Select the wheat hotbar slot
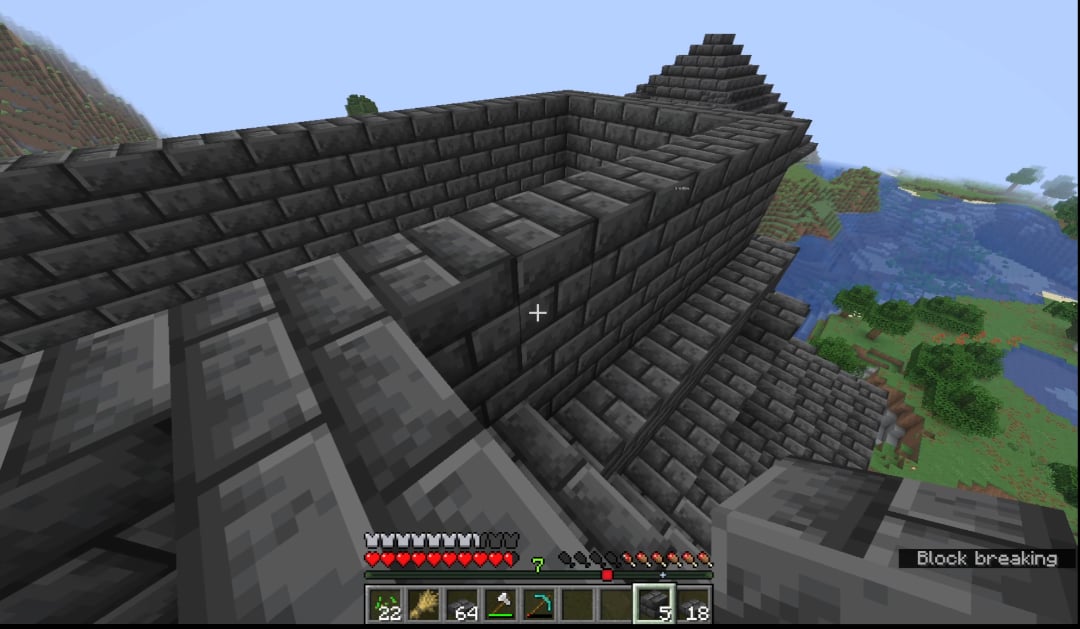Screen dimensions: 1080x629 pyautogui.click(x=422, y=605)
